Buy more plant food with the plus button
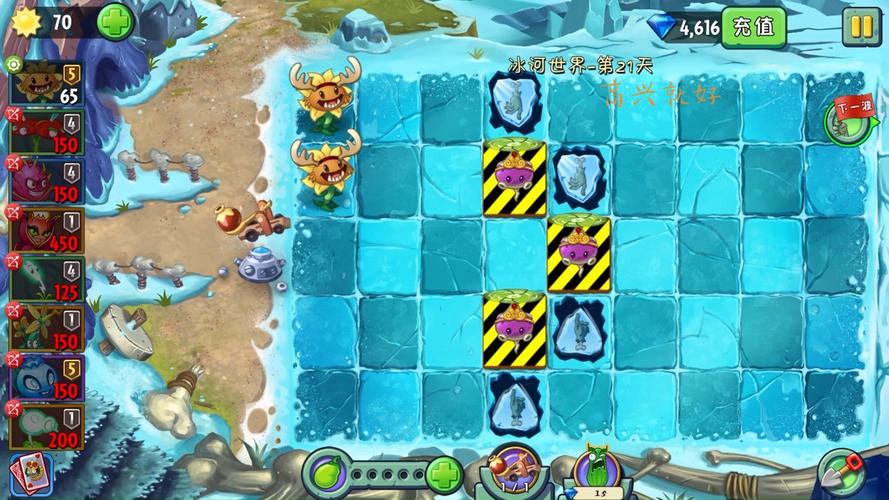Viewport: 889px width, 500px height. [x=444, y=473]
